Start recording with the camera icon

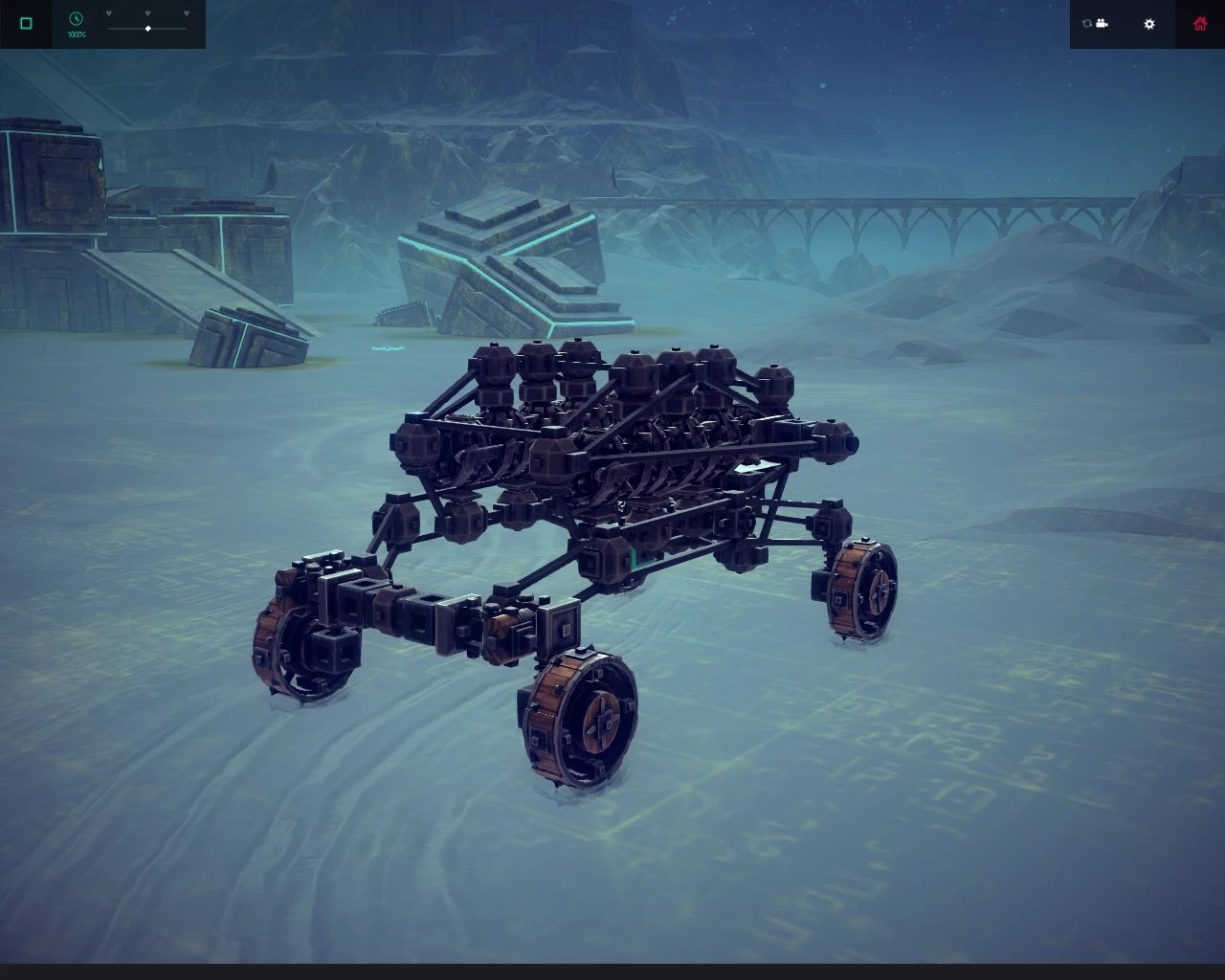[x=1102, y=23]
